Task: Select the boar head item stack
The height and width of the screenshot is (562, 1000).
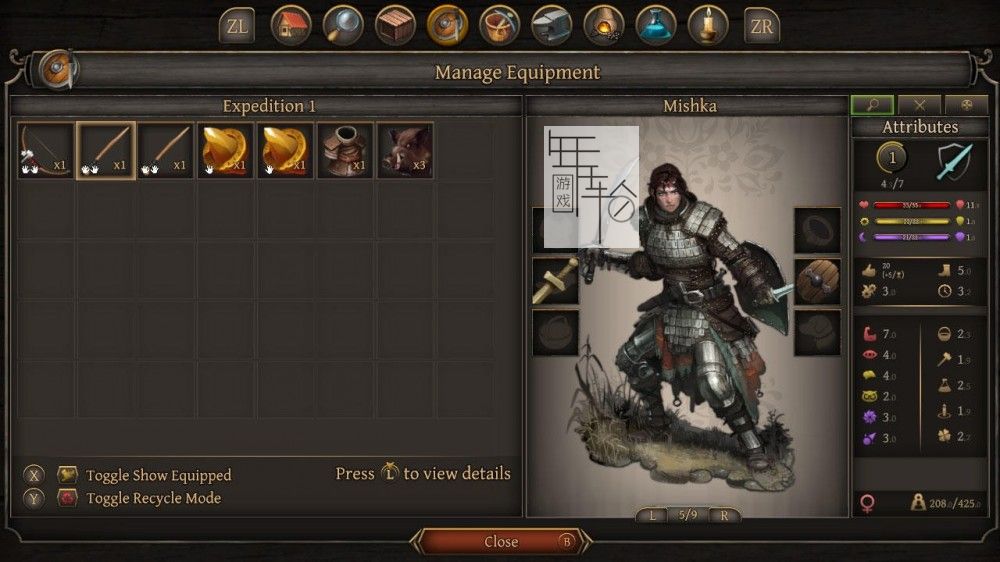Action: coord(405,151)
